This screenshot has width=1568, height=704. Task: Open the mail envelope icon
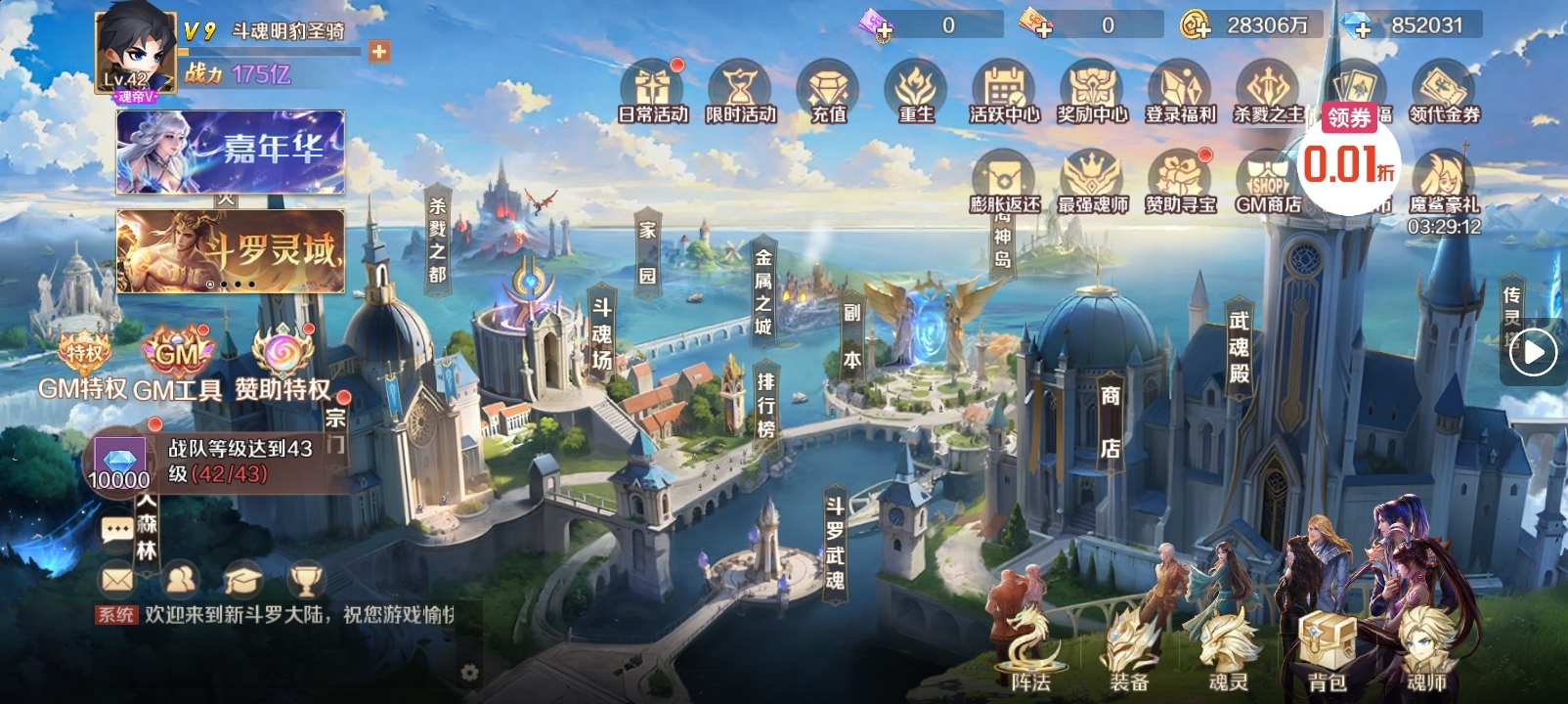tap(117, 580)
